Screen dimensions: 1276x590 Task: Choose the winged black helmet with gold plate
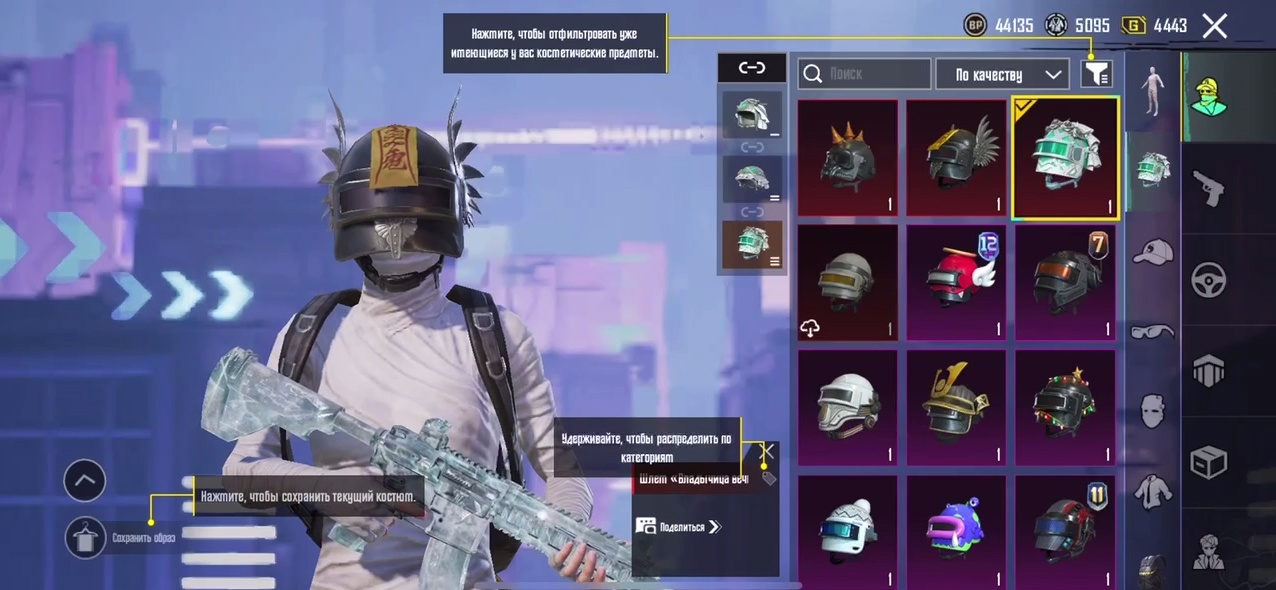pos(957,158)
